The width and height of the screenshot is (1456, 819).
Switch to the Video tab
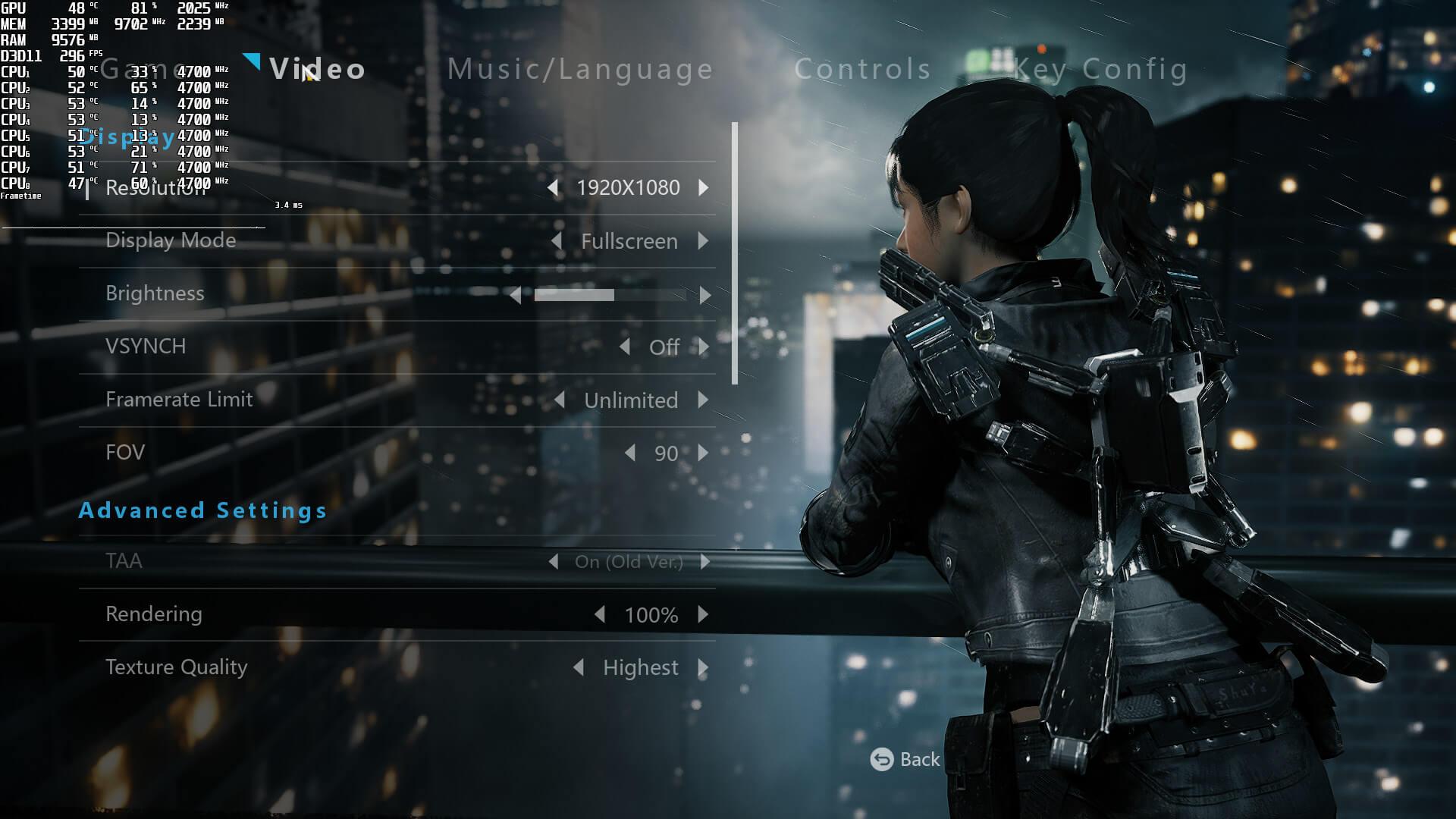click(317, 70)
